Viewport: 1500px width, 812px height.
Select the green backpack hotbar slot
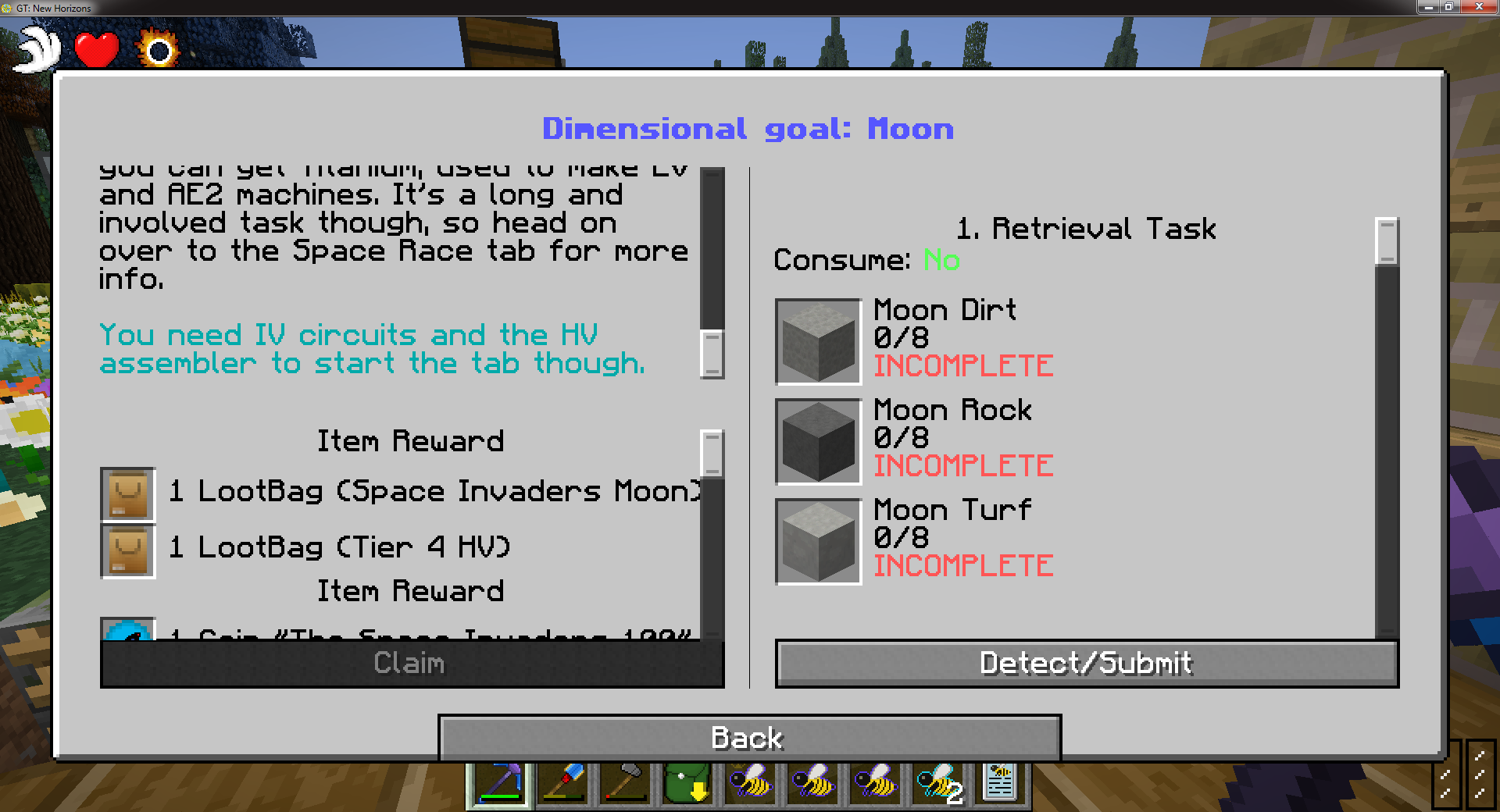[687, 783]
